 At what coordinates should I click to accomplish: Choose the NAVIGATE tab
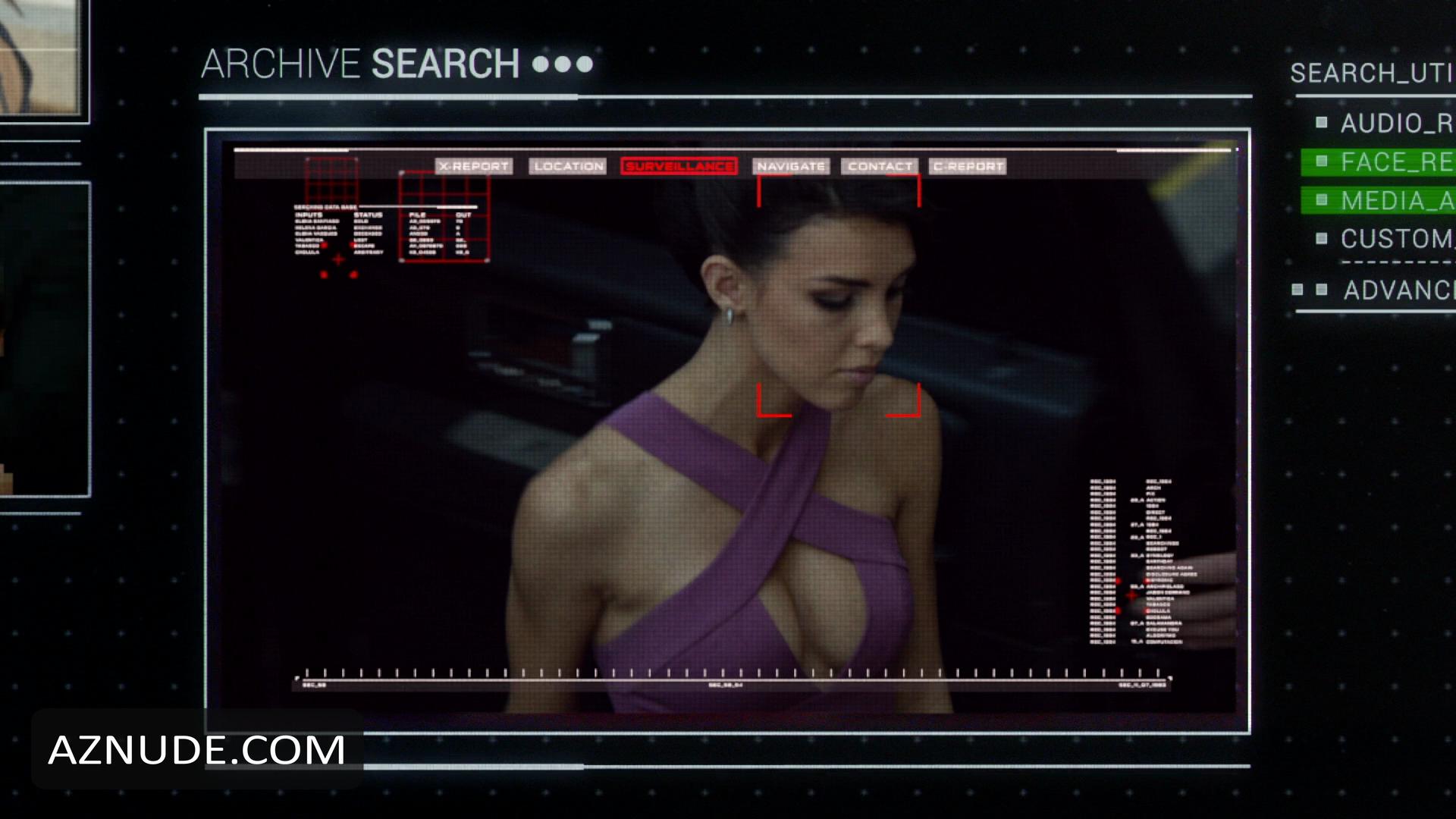click(791, 166)
